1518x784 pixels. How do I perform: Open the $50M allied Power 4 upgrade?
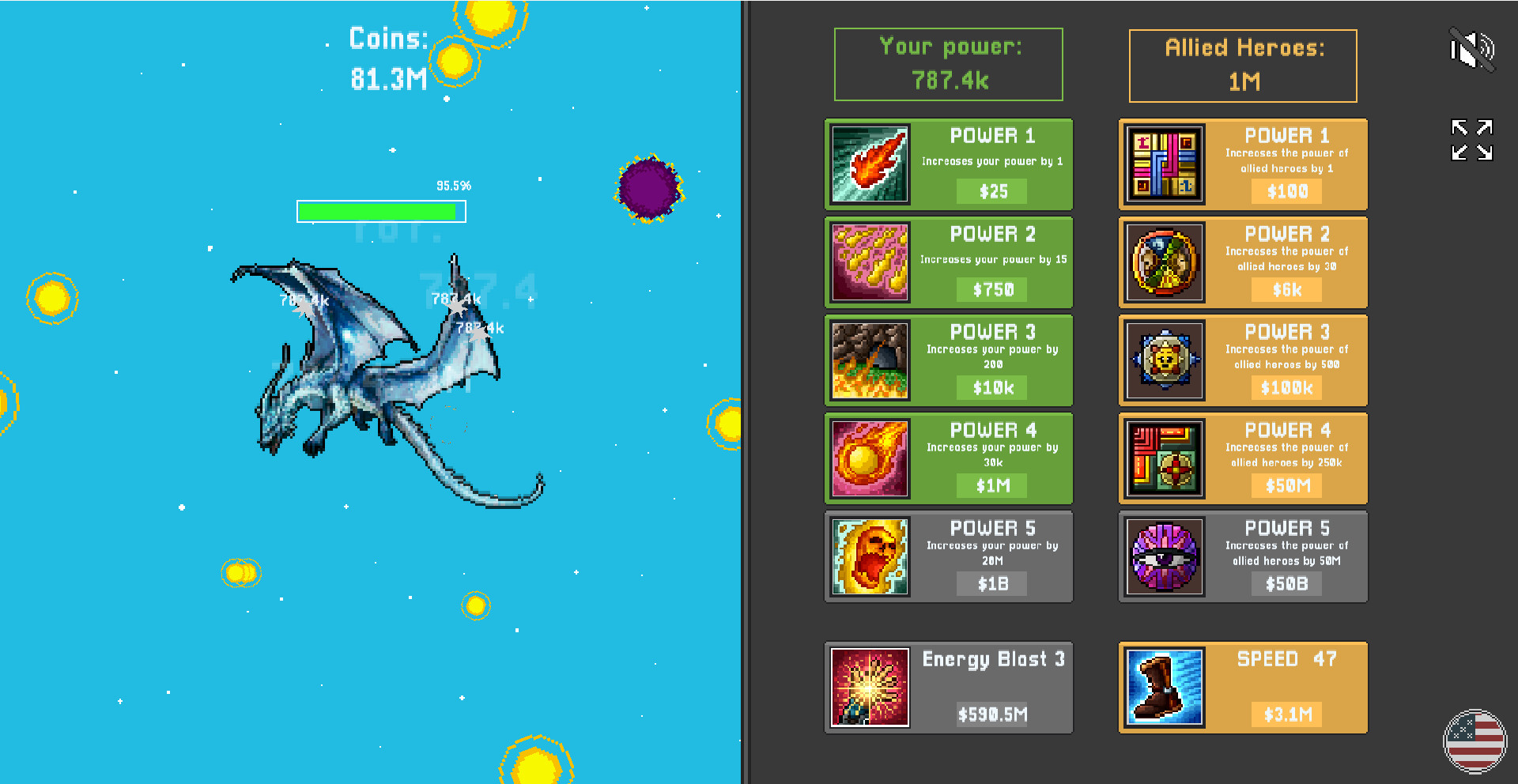tap(1286, 485)
